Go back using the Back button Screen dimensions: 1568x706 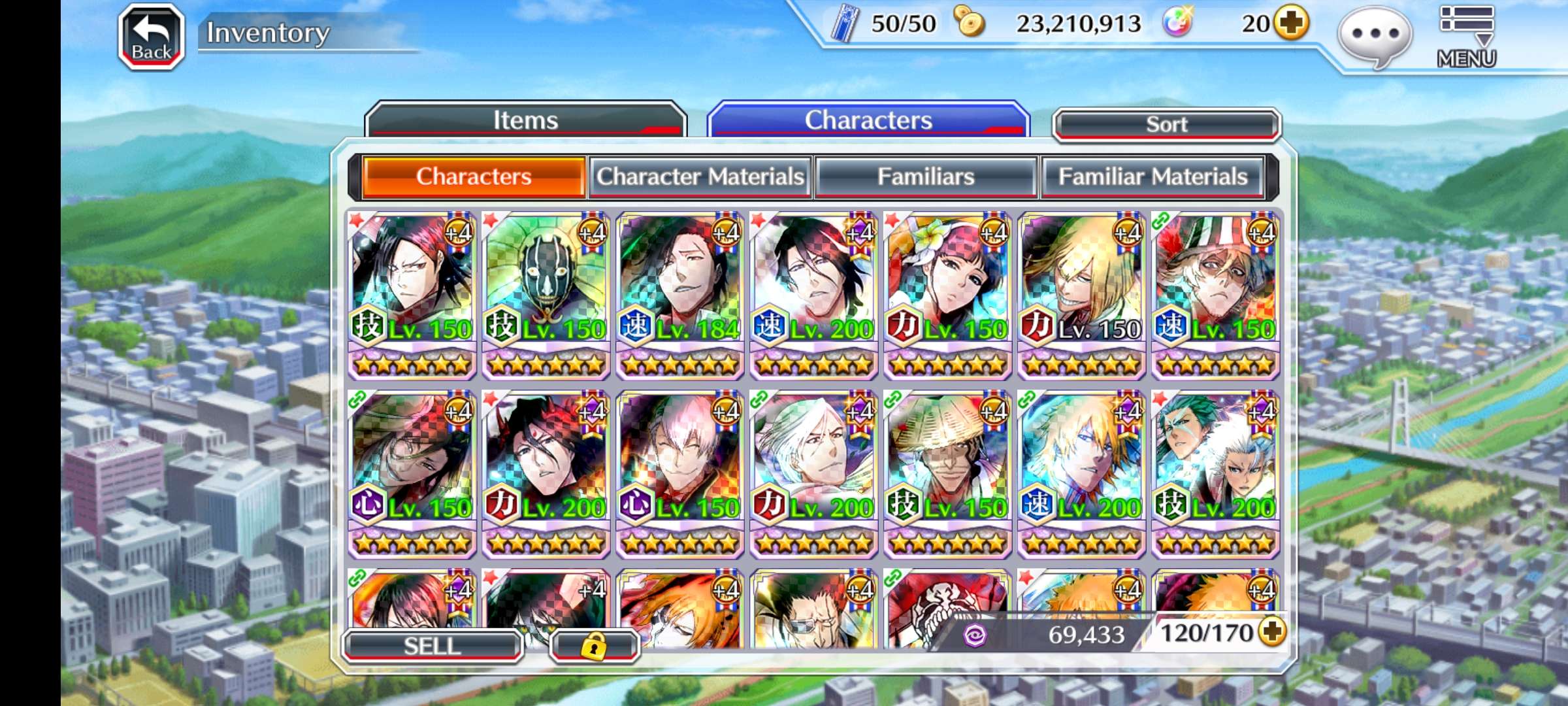coord(152,37)
